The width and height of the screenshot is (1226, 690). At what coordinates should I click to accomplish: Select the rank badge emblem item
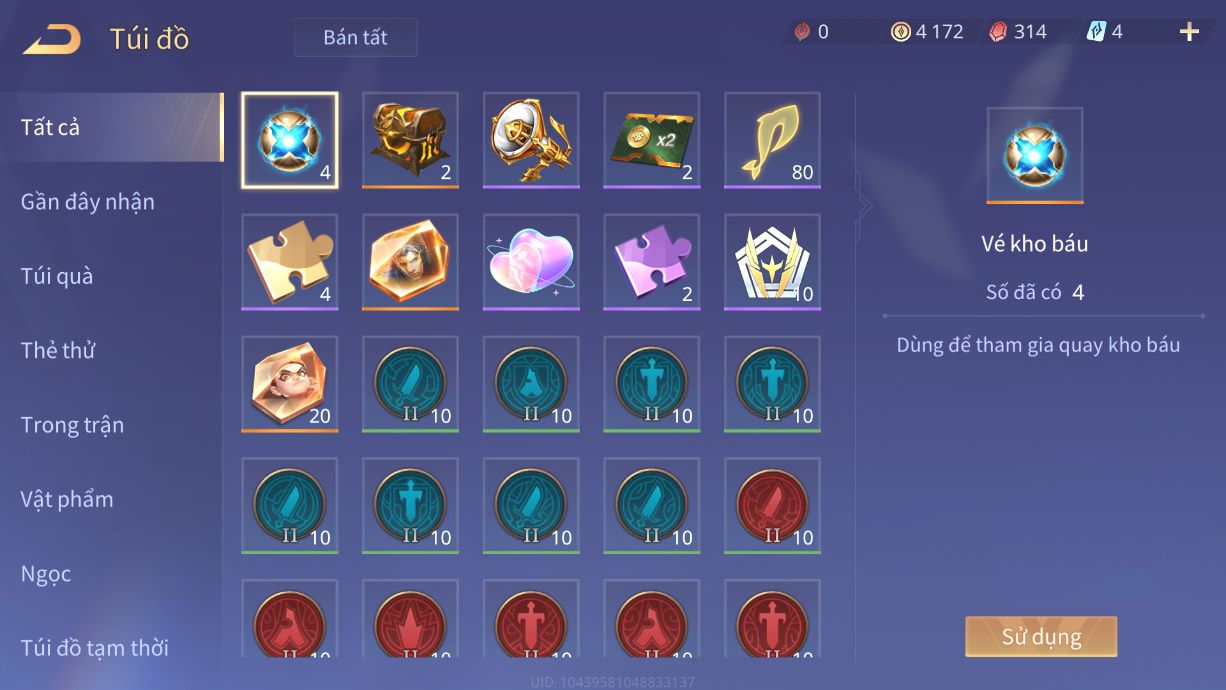coord(772,262)
